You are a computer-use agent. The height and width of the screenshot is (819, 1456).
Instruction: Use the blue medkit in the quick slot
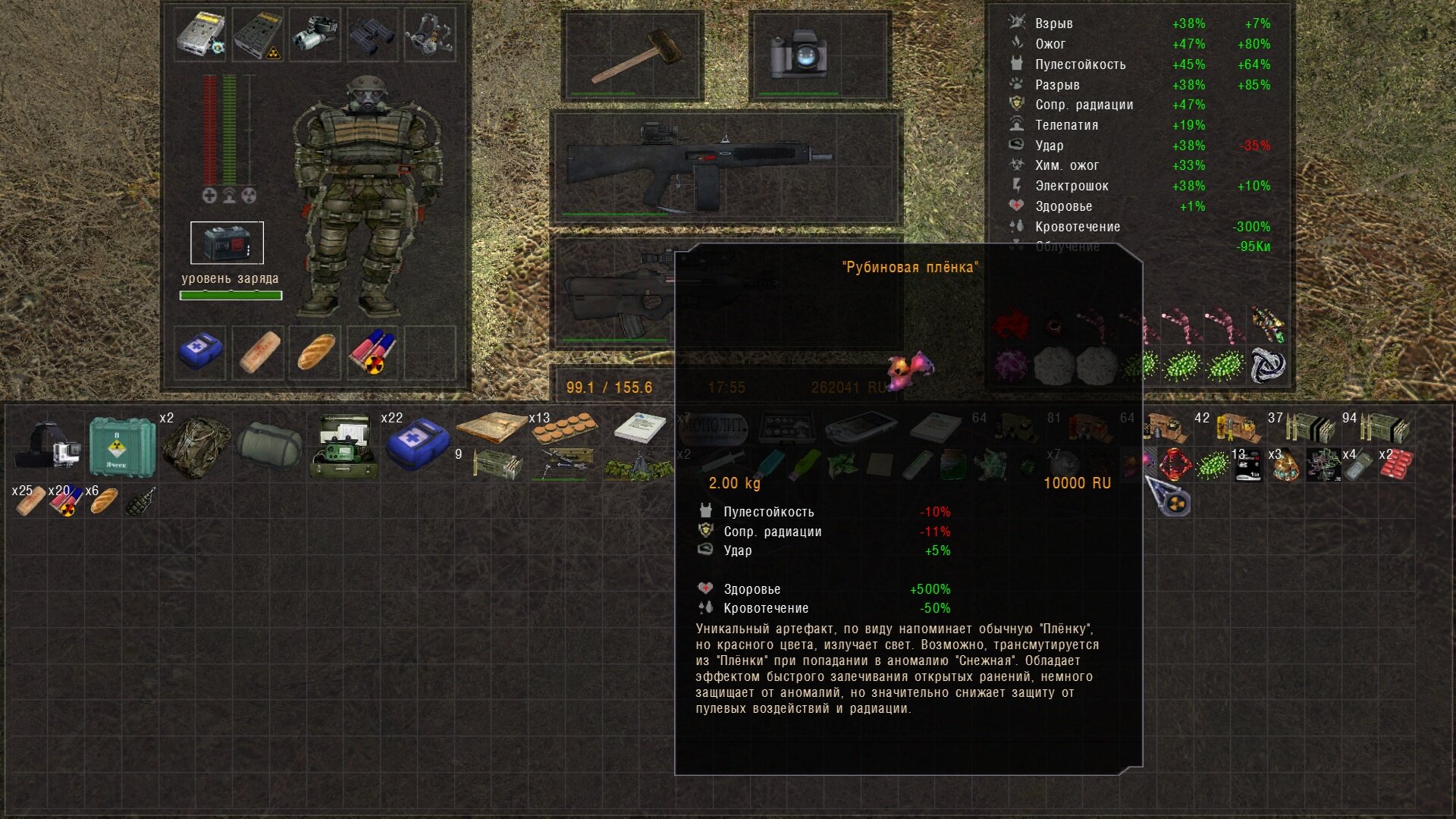[x=200, y=352]
